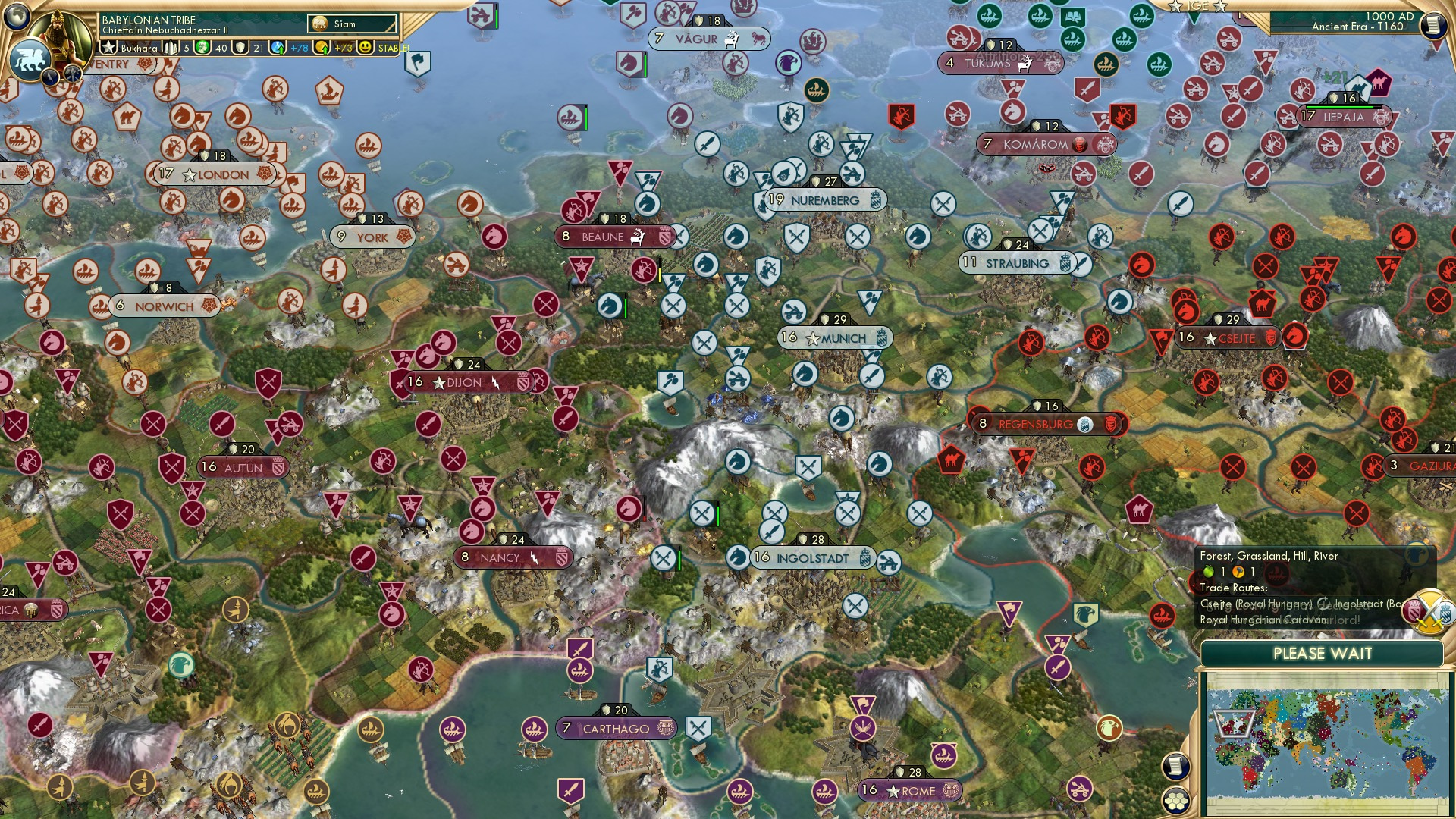Click the culture icon showing +73

(321, 49)
